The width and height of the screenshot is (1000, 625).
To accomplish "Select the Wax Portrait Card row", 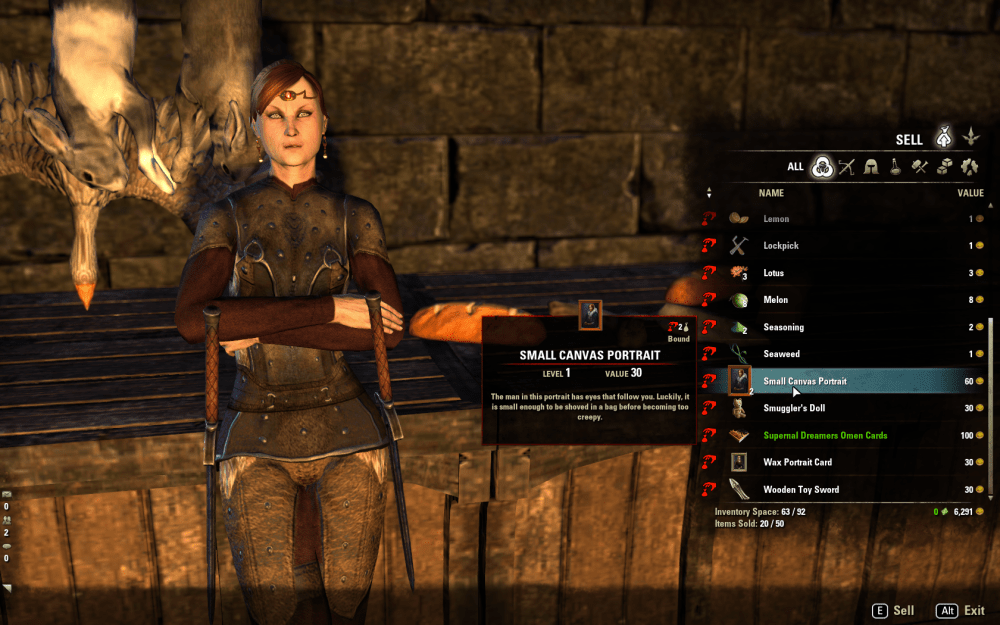I will 850,462.
